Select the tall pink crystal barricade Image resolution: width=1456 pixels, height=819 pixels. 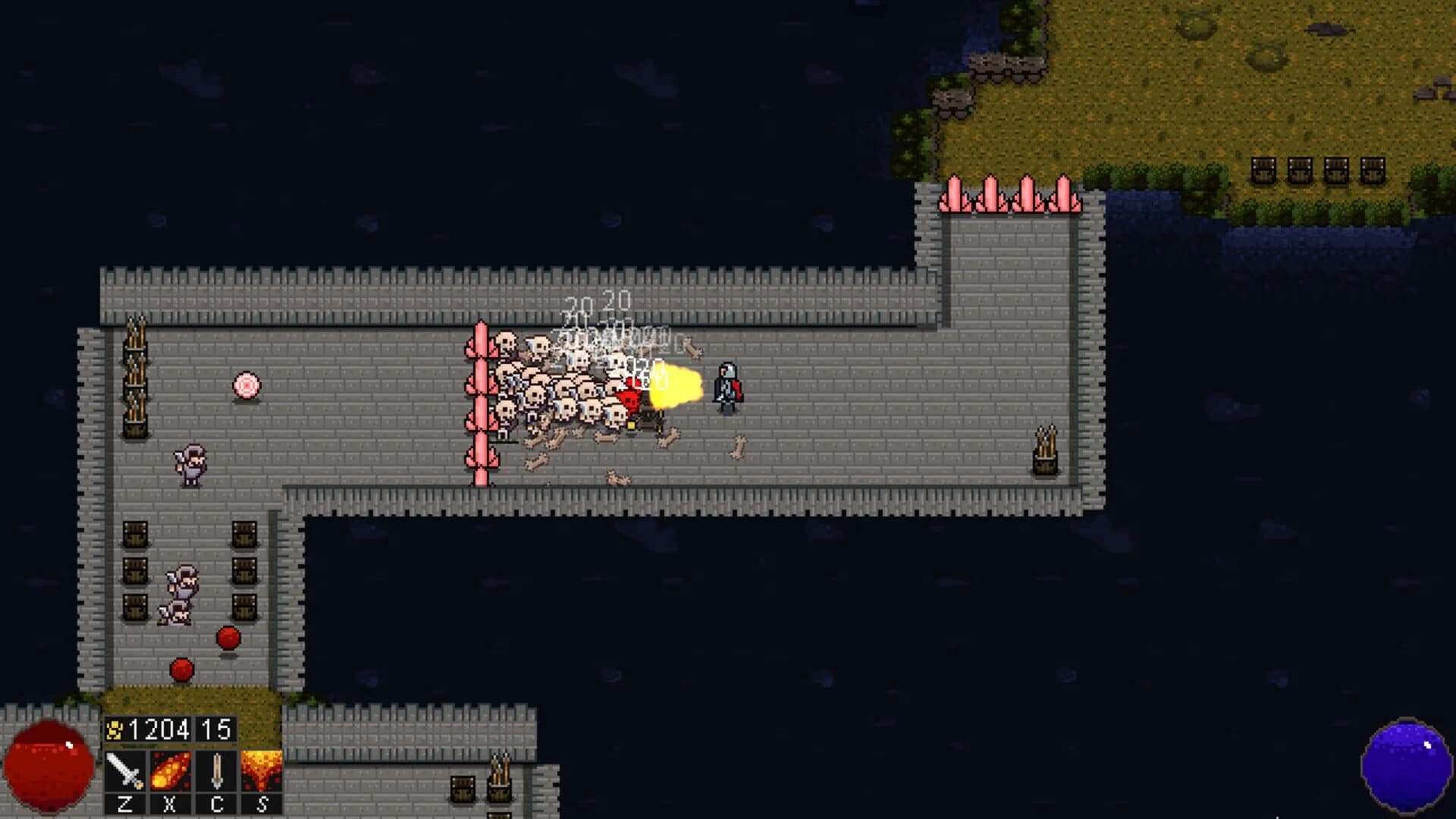[x=482, y=402]
